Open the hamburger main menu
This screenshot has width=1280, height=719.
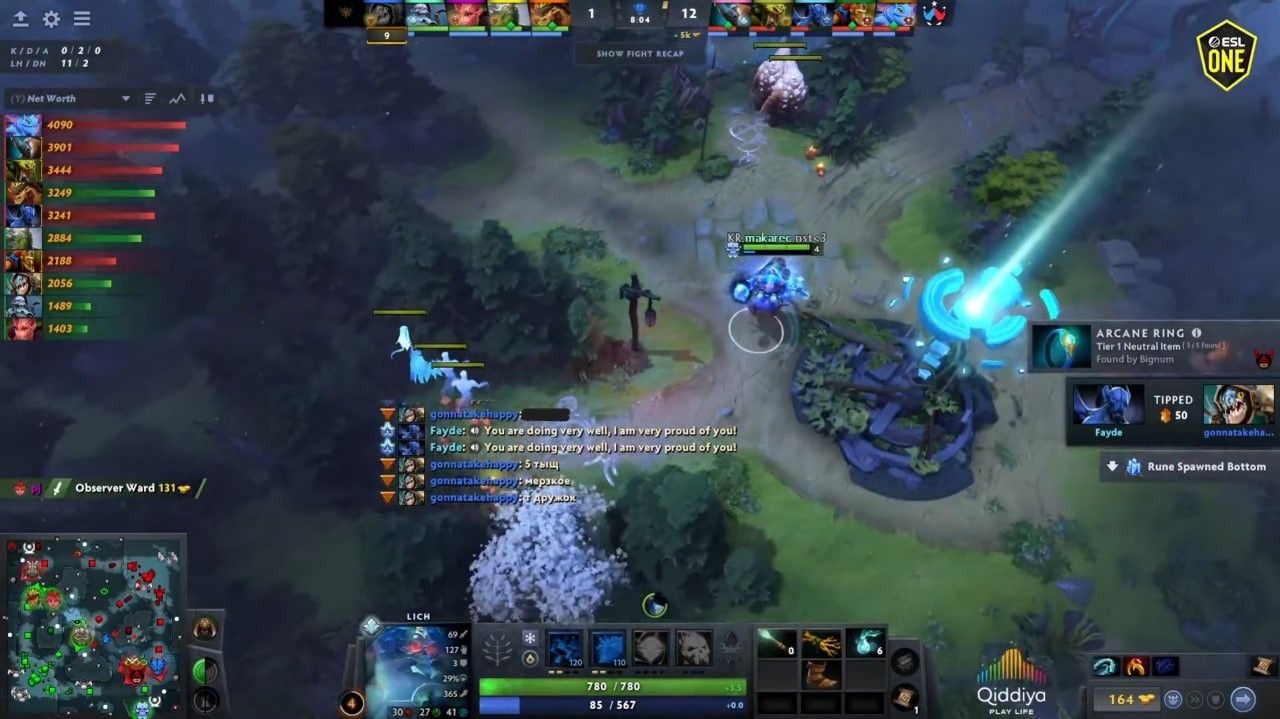pyautogui.click(x=82, y=19)
